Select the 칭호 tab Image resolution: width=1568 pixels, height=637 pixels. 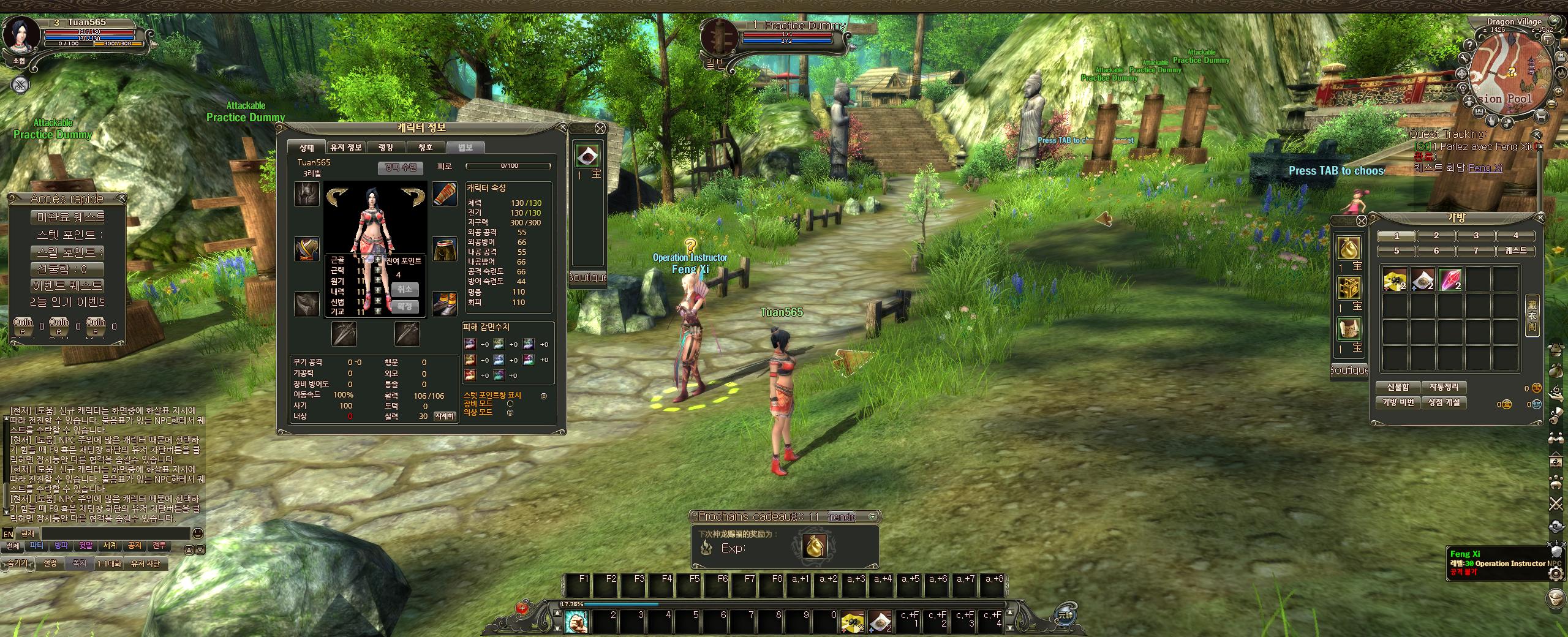pos(425,148)
